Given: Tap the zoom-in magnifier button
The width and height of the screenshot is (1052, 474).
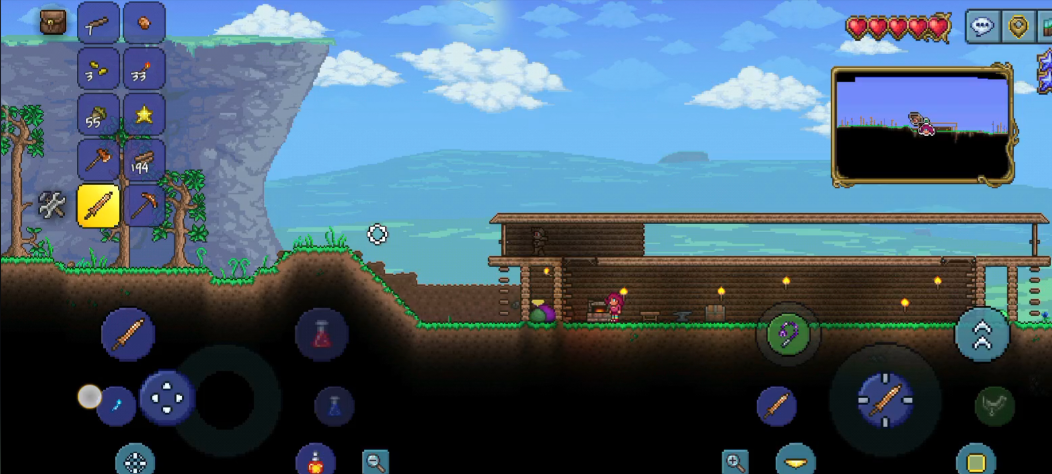Looking at the screenshot, I should coord(735,461).
